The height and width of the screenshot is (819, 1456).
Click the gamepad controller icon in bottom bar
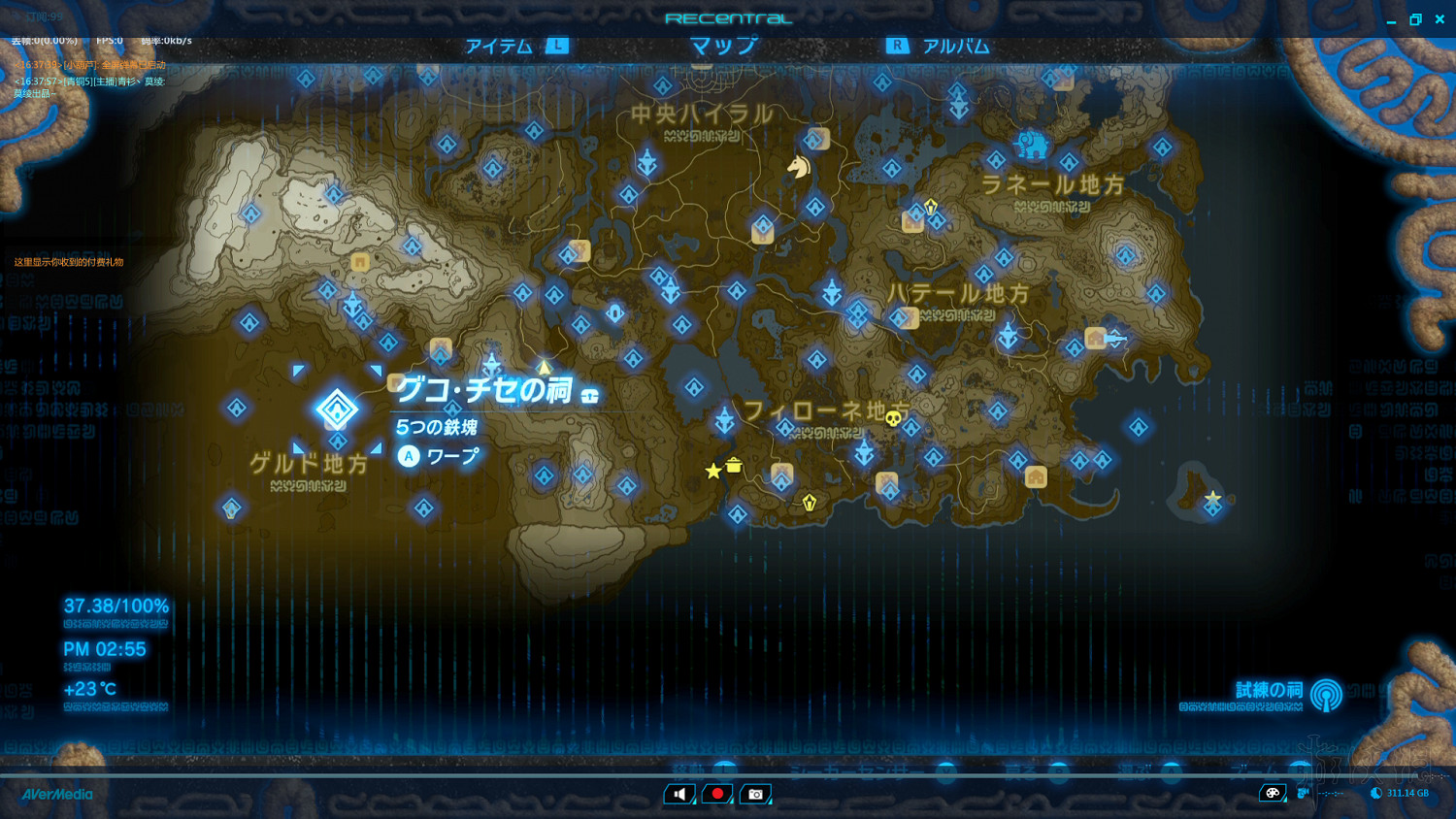[1302, 793]
